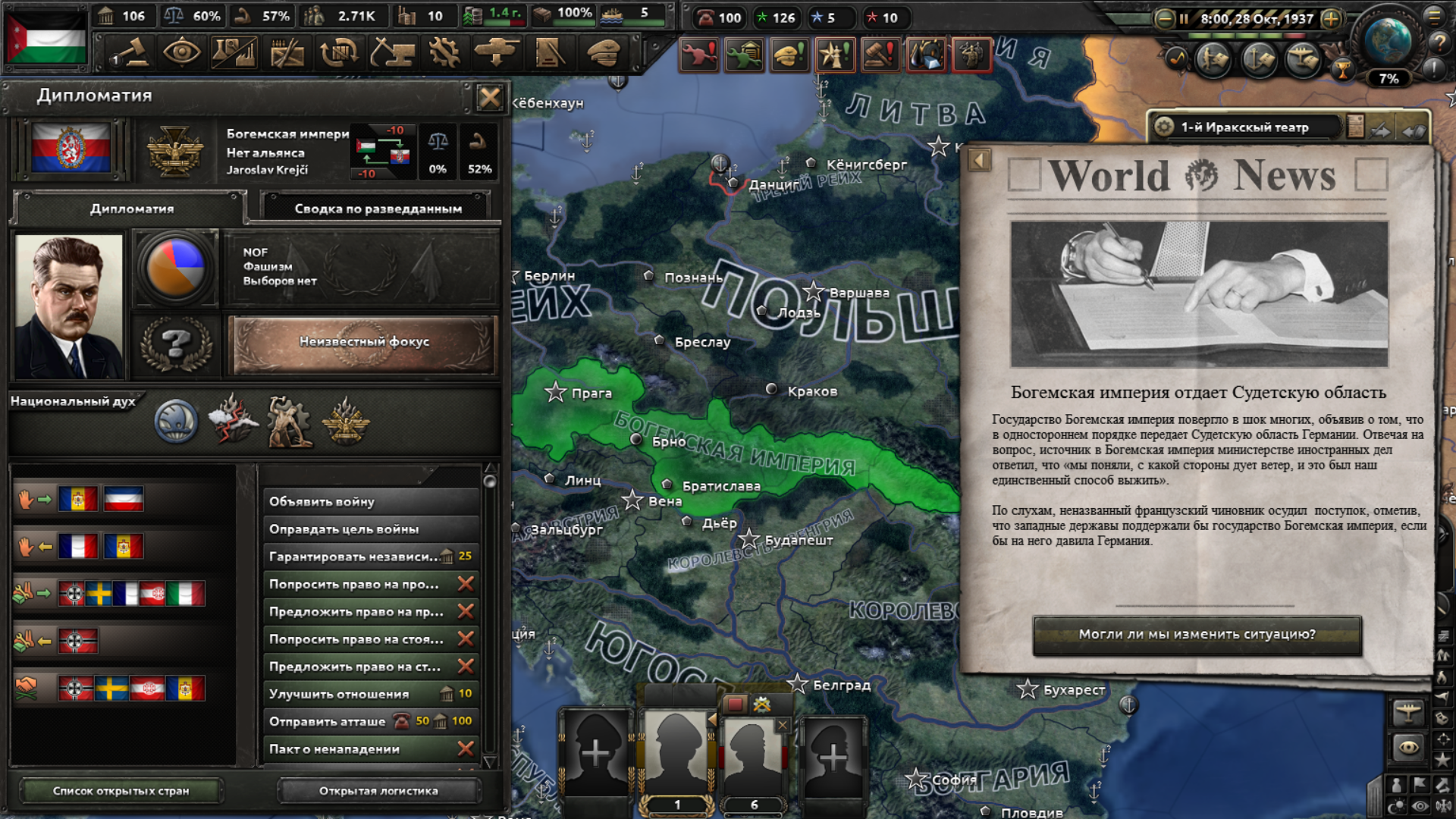The height and width of the screenshot is (819, 1456).
Task: Dismiss news with Могли ли мы изменить ситуацию?
Action: (1197, 635)
